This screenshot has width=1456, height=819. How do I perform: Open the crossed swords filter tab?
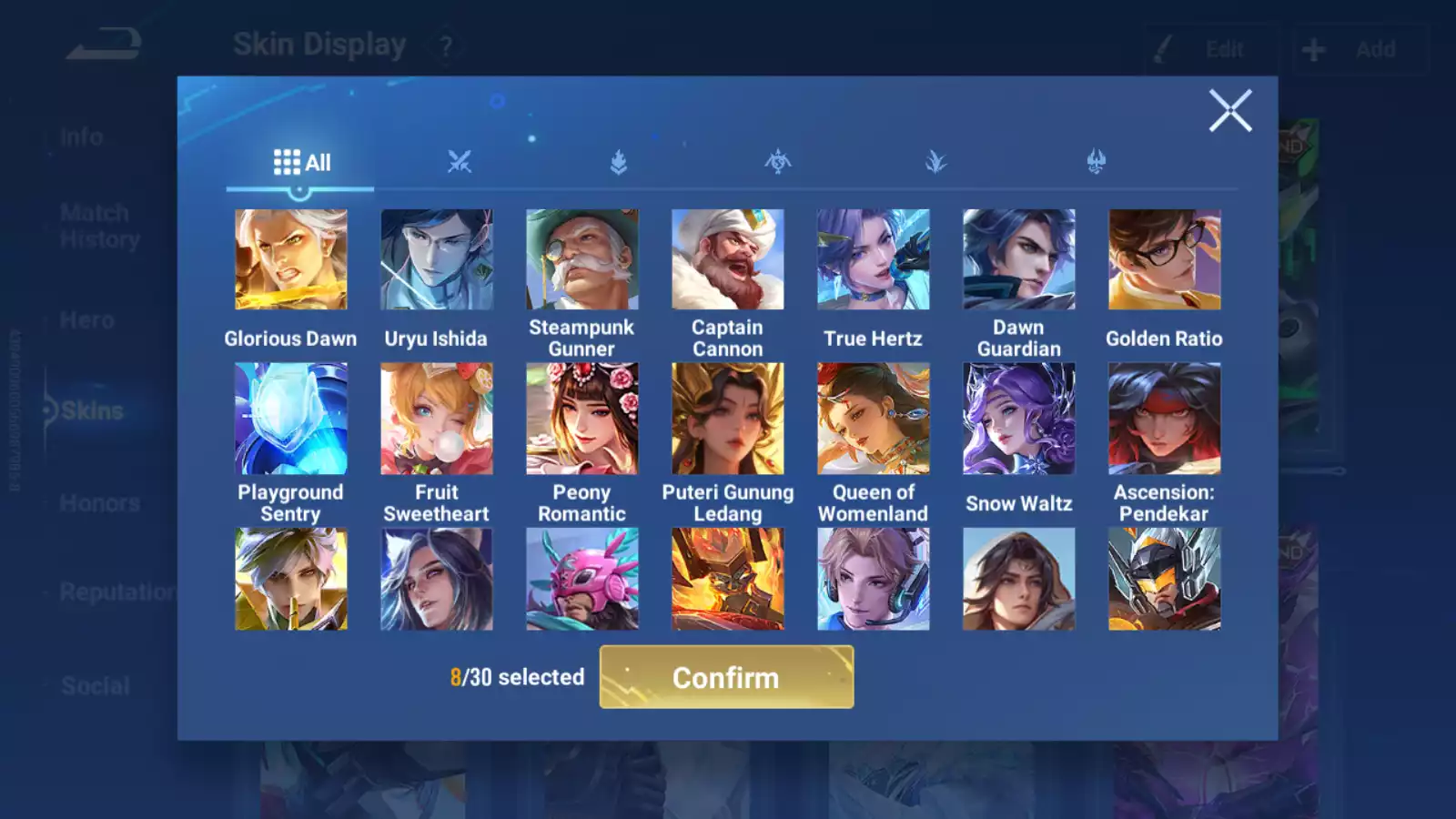tap(460, 162)
